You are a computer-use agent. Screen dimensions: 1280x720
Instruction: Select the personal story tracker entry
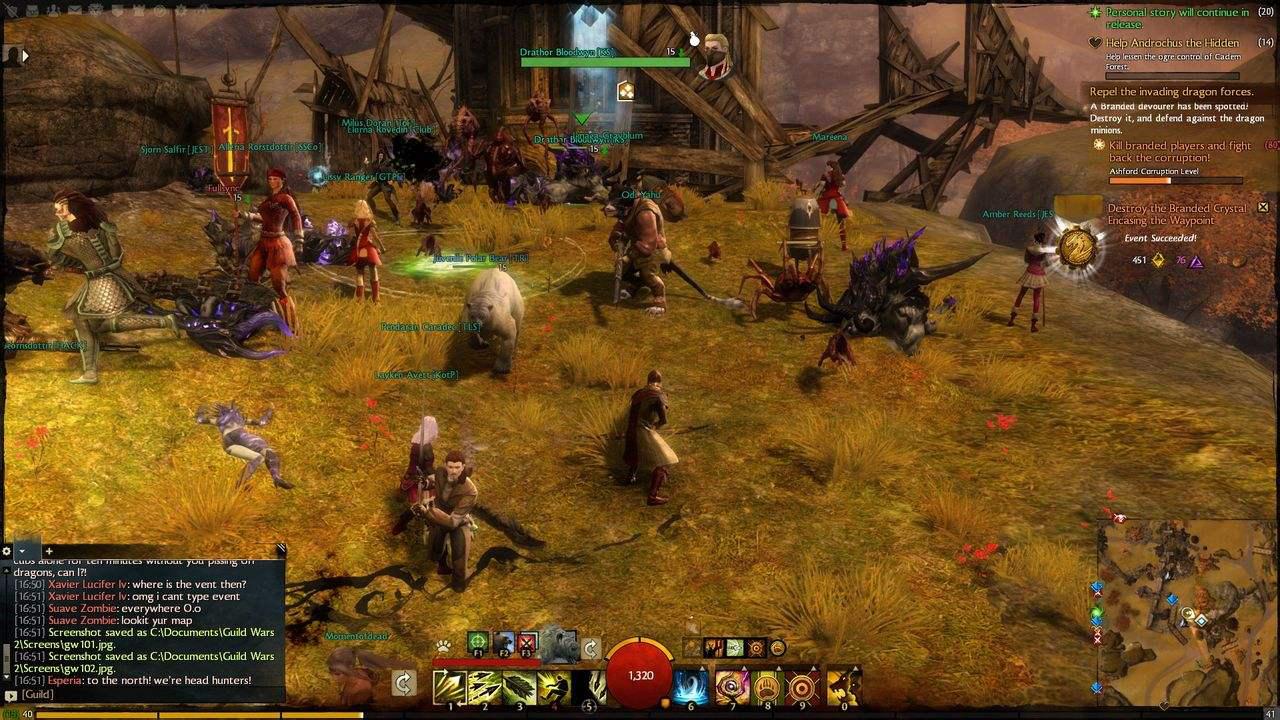point(1176,17)
